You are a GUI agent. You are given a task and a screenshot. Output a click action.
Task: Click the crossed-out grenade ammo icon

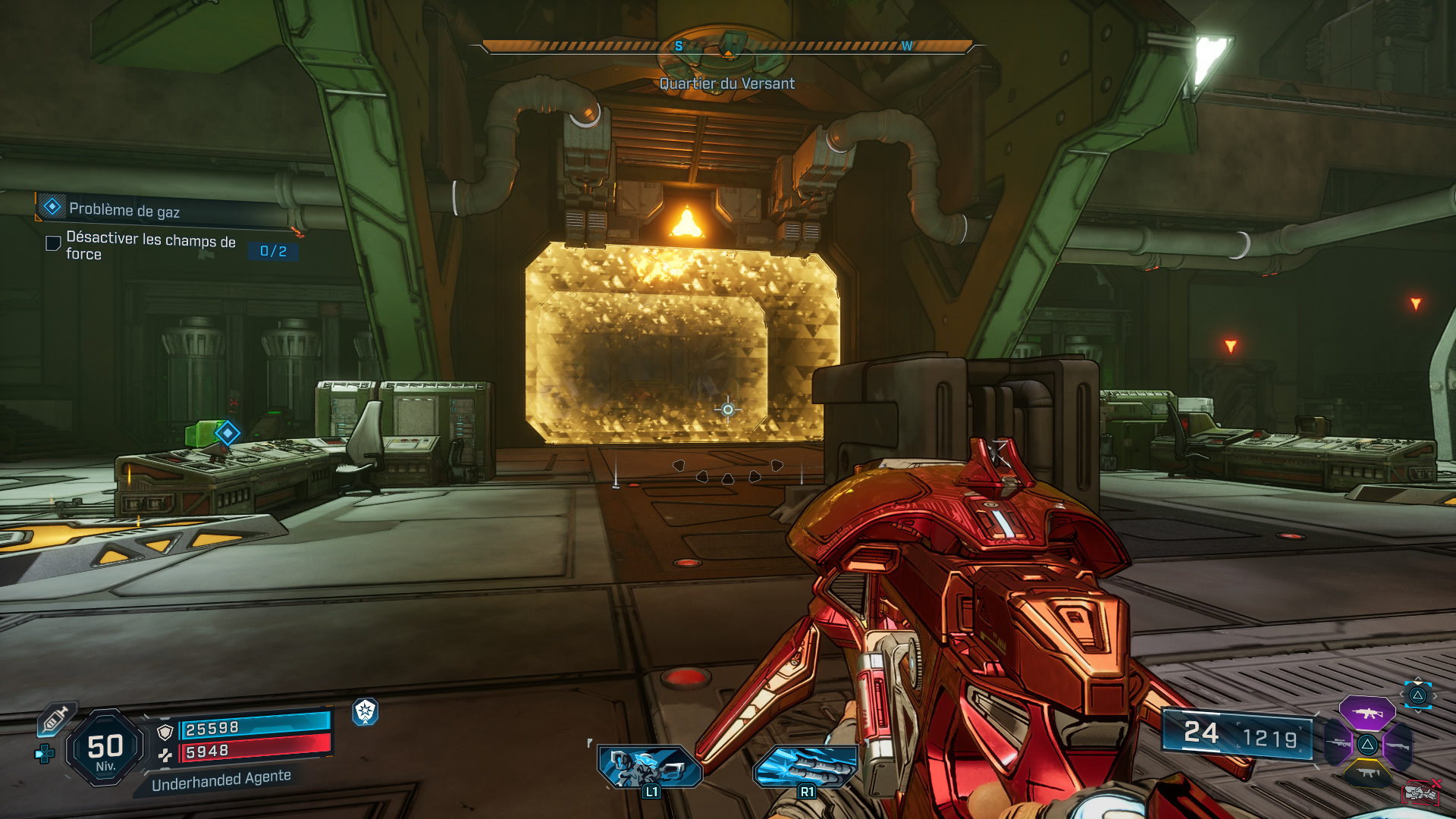[x=1422, y=792]
